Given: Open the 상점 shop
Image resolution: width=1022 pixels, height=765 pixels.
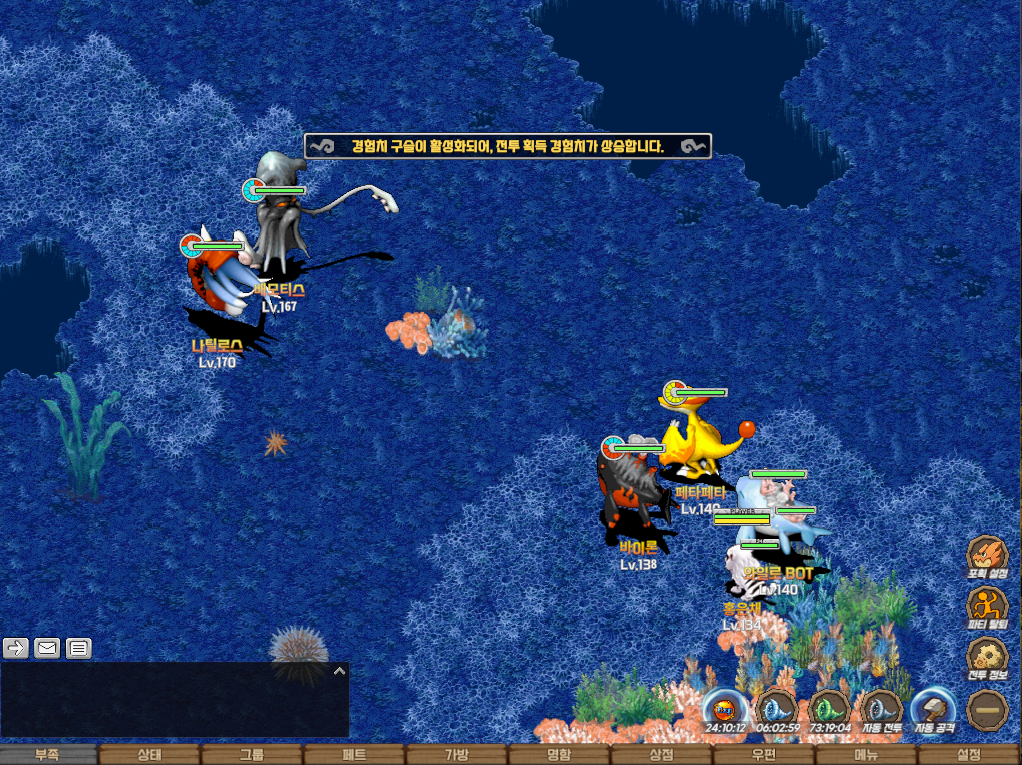Looking at the screenshot, I should point(661,755).
